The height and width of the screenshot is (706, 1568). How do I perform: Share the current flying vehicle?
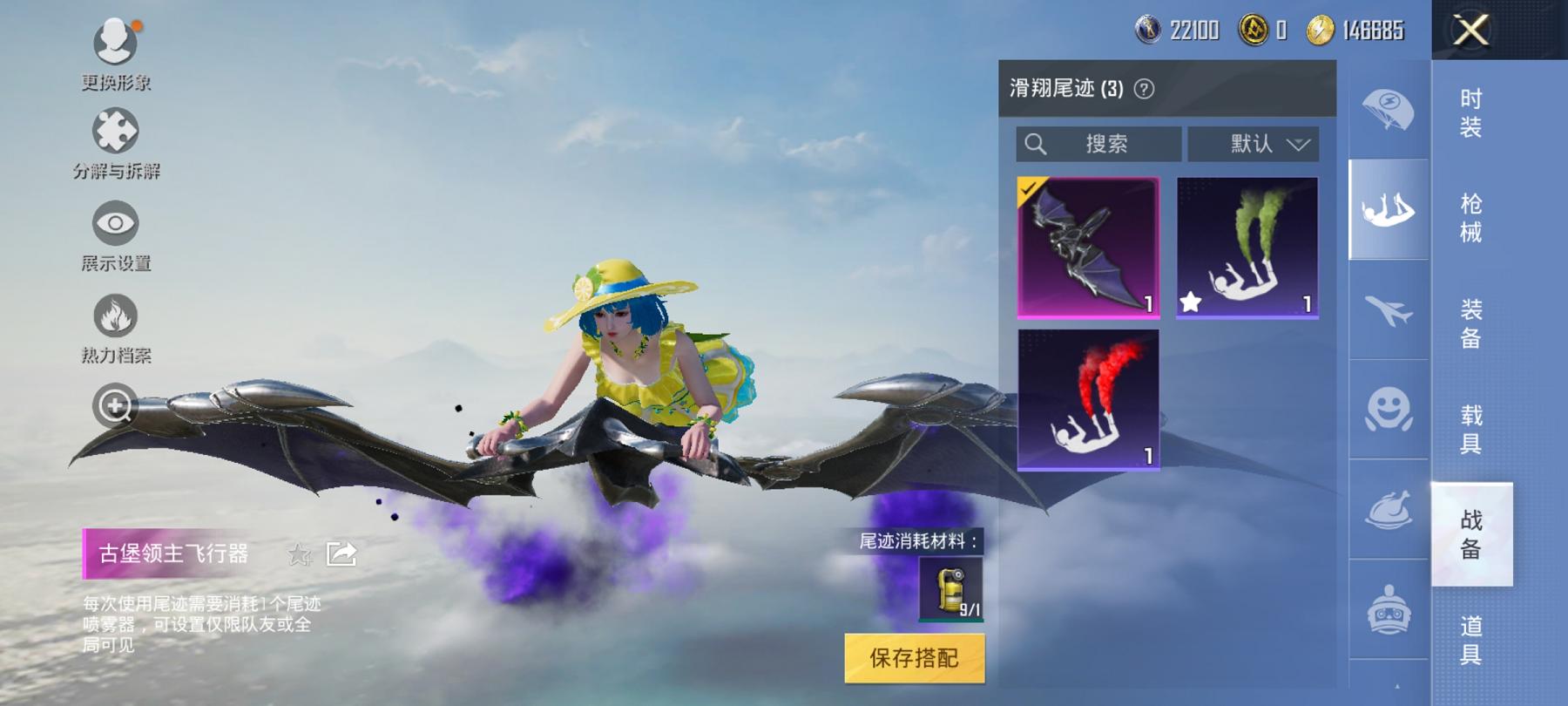(x=342, y=553)
